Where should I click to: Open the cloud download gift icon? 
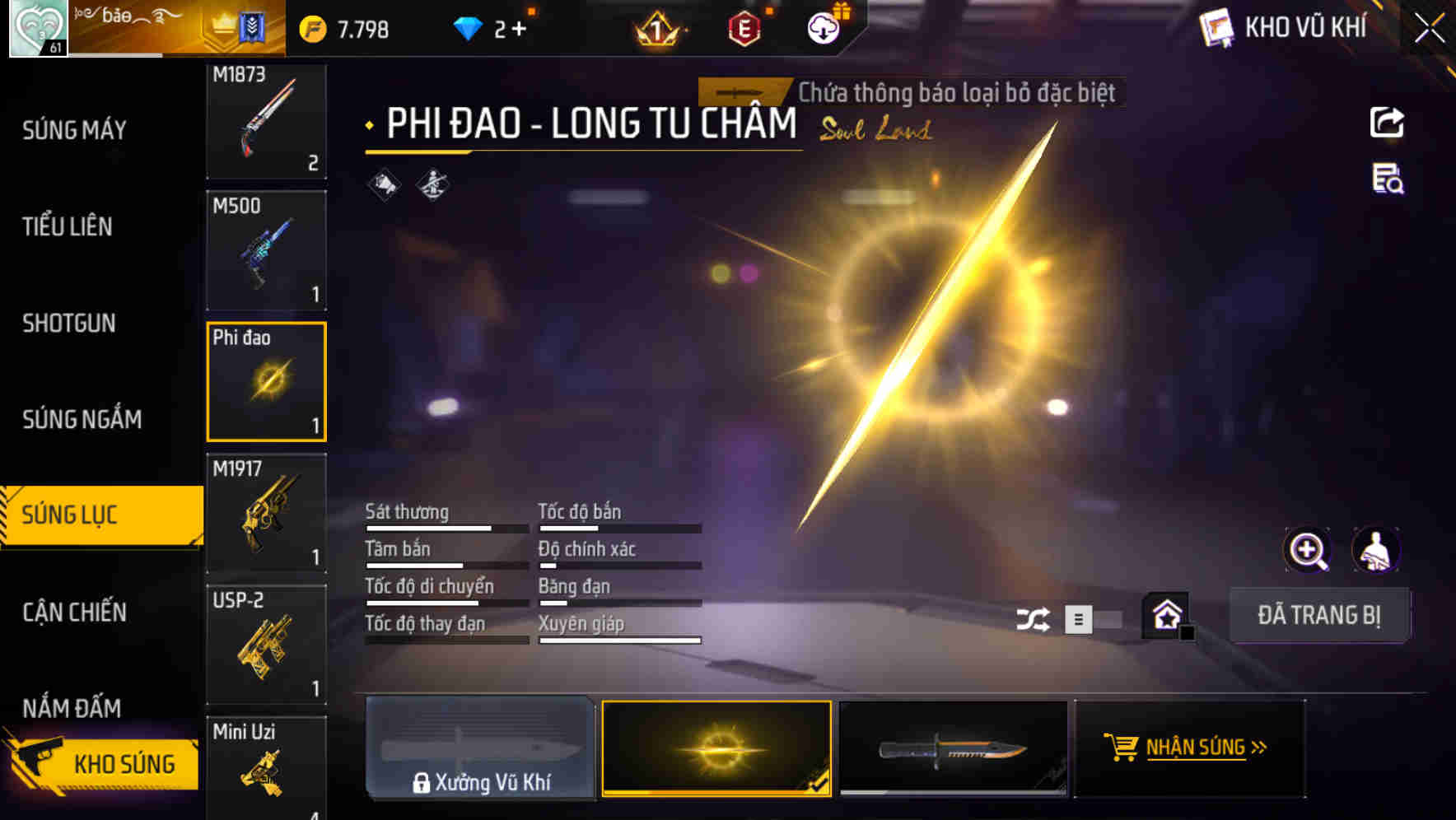[822, 27]
